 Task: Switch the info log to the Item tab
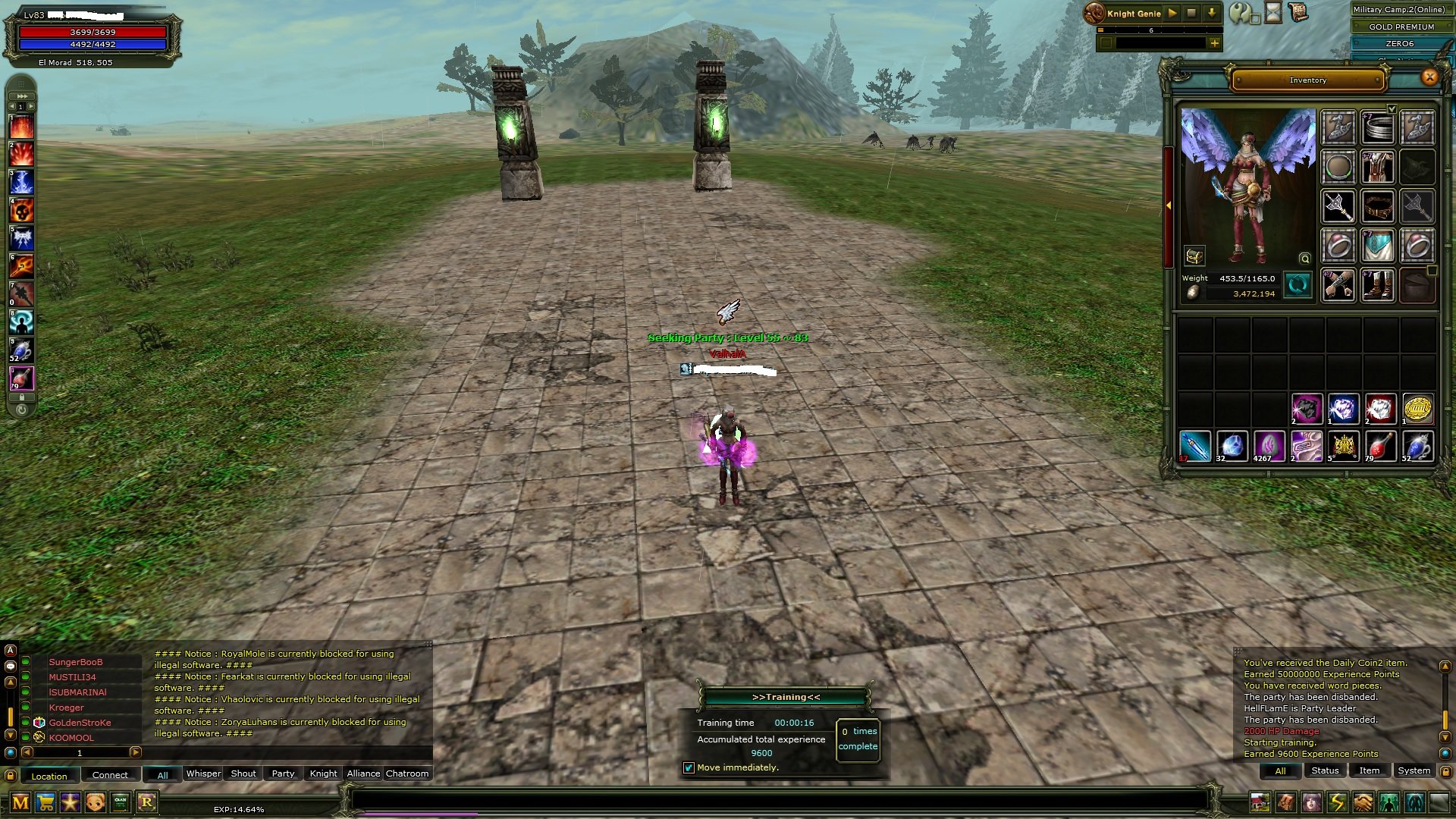pyautogui.click(x=1369, y=770)
